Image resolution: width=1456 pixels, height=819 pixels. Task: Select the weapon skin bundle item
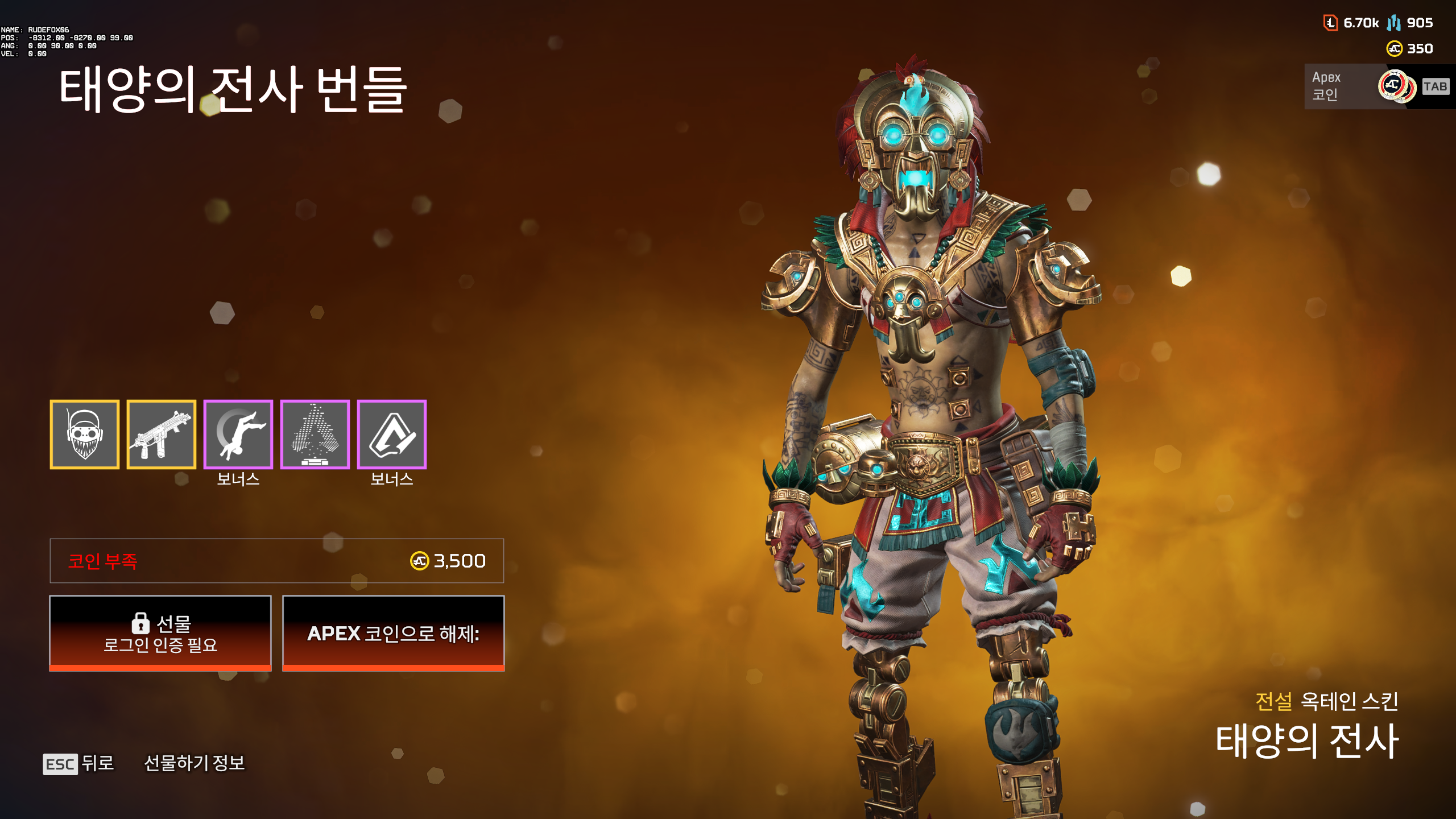point(162,436)
